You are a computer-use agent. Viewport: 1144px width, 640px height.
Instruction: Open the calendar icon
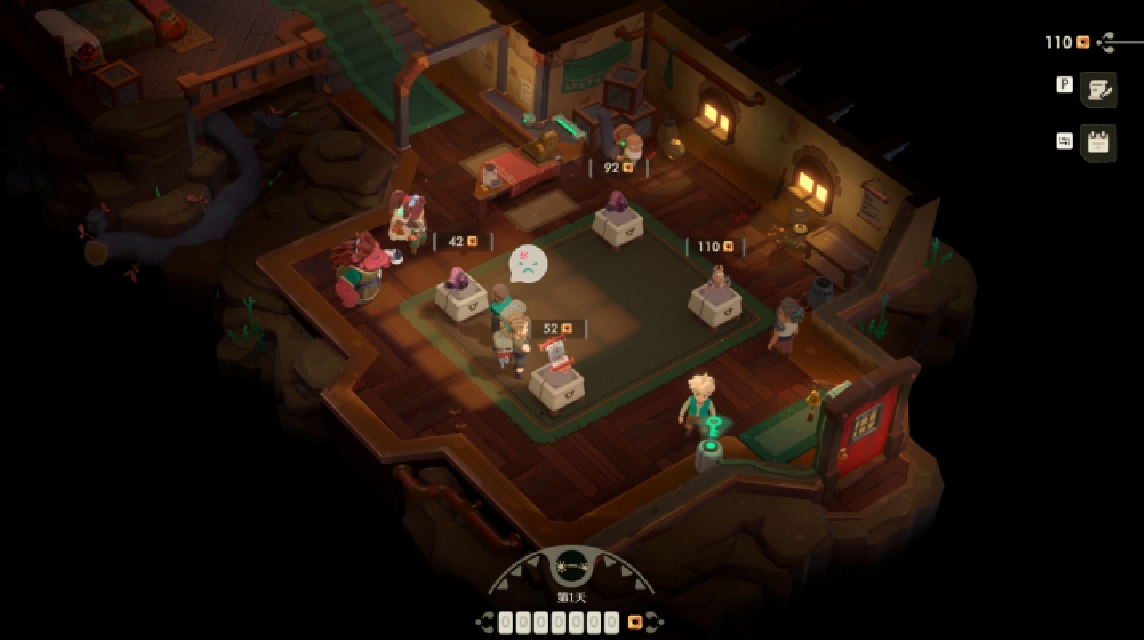(x=1098, y=143)
